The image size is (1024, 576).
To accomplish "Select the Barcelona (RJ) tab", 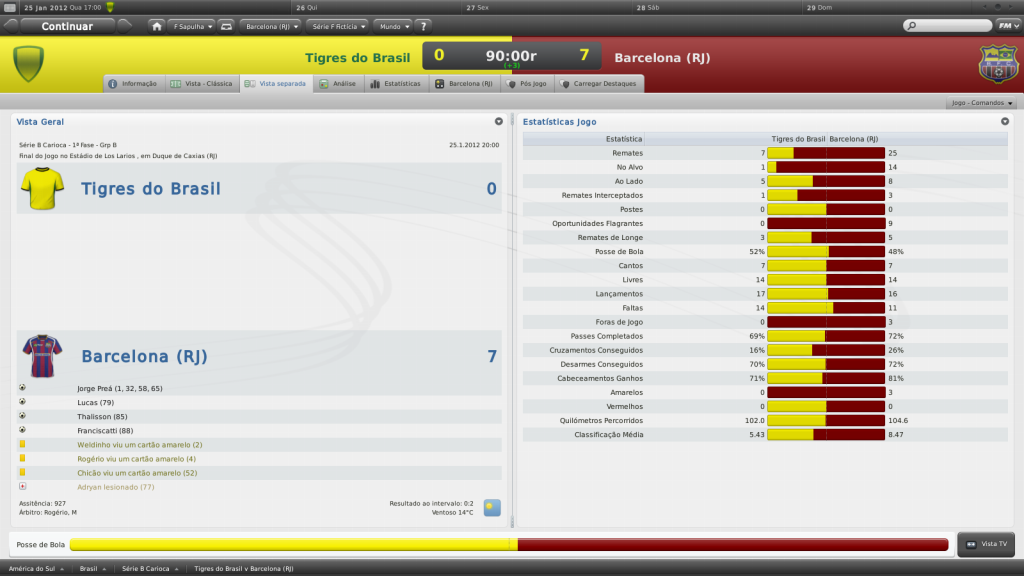I will coord(465,84).
